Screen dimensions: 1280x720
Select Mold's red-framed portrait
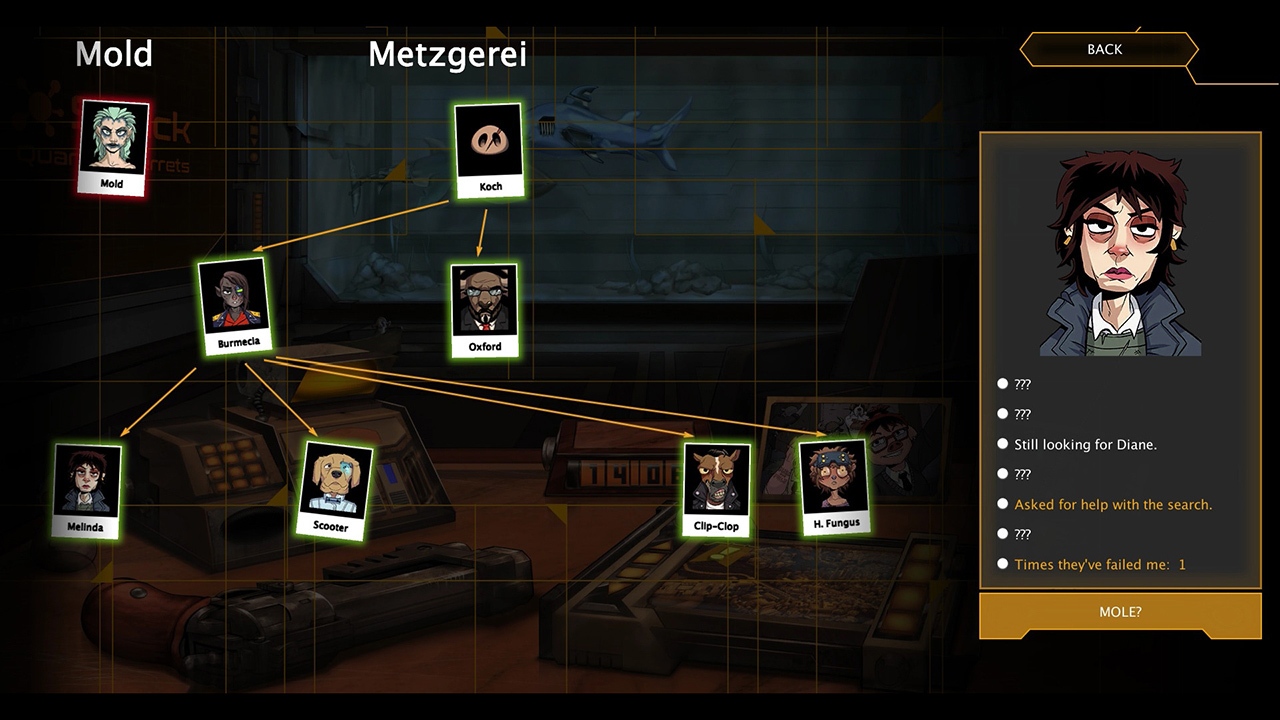111,147
